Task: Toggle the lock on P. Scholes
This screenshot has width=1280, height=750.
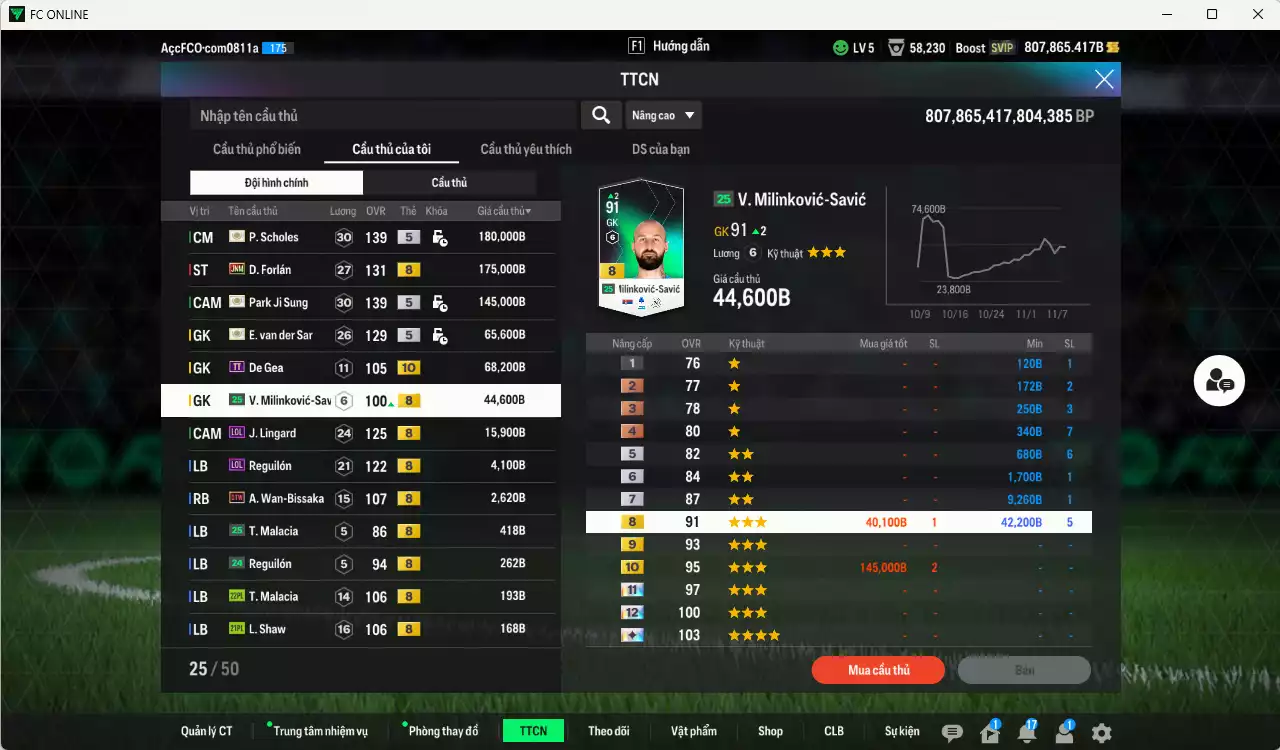Action: click(x=439, y=237)
